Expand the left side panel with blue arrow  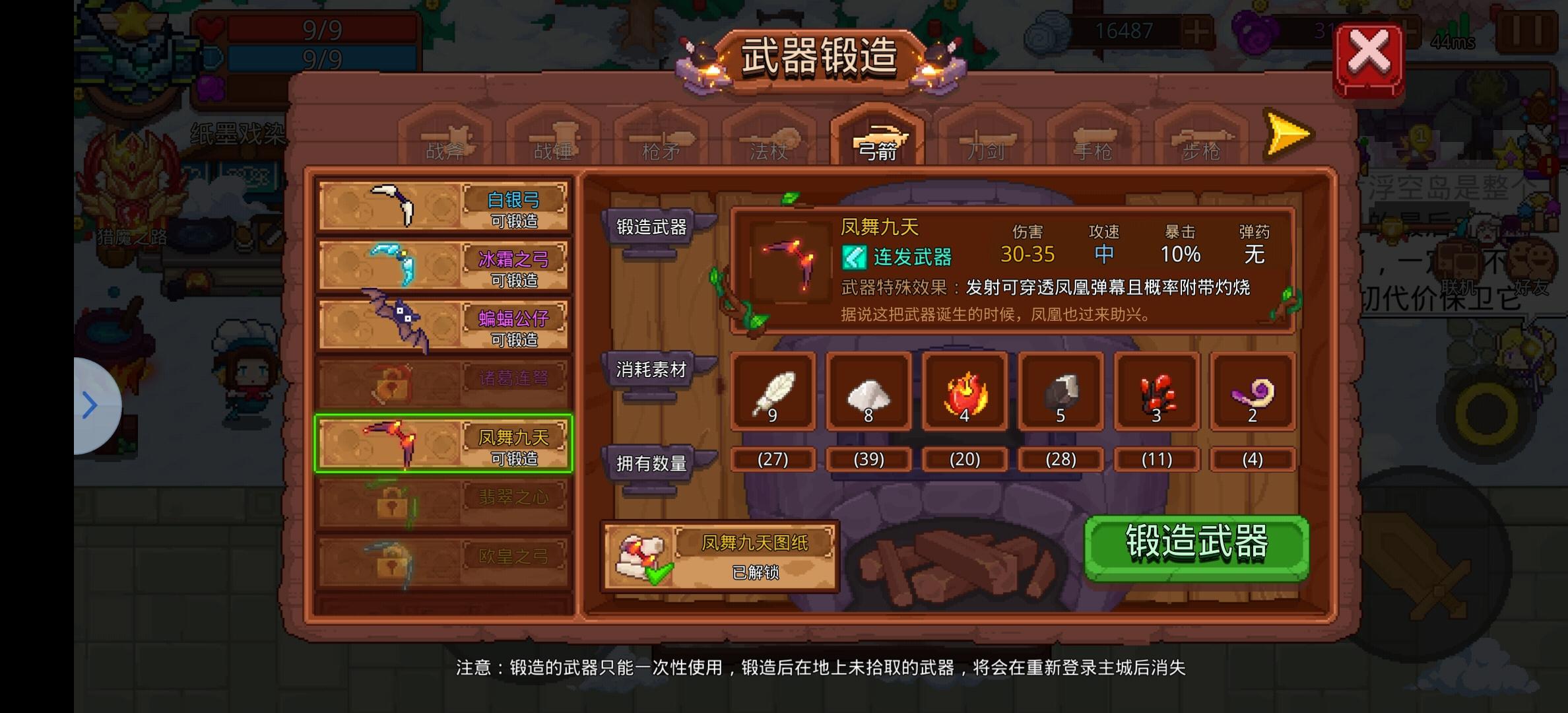89,405
